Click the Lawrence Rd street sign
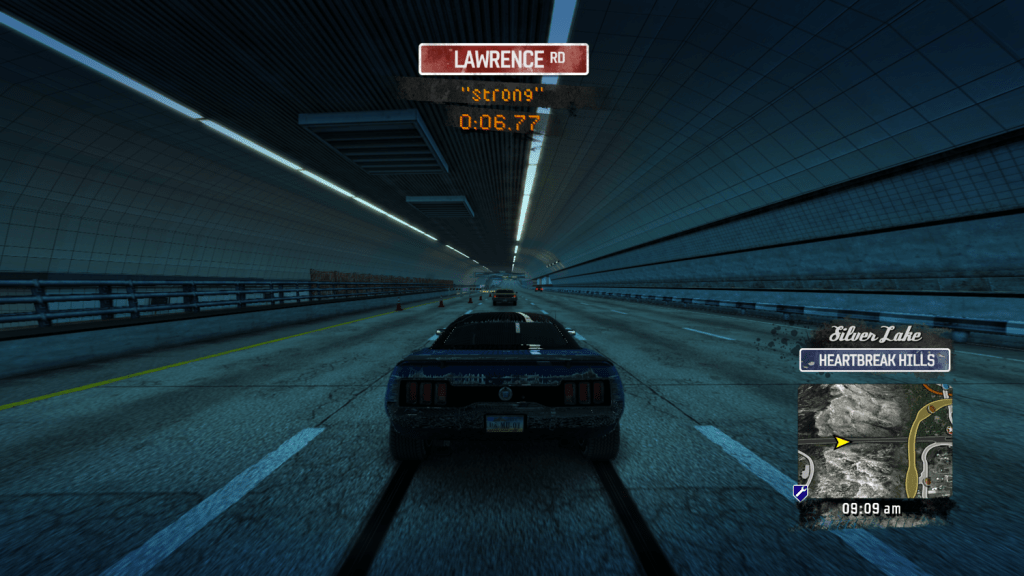1024x576 pixels. 503,59
